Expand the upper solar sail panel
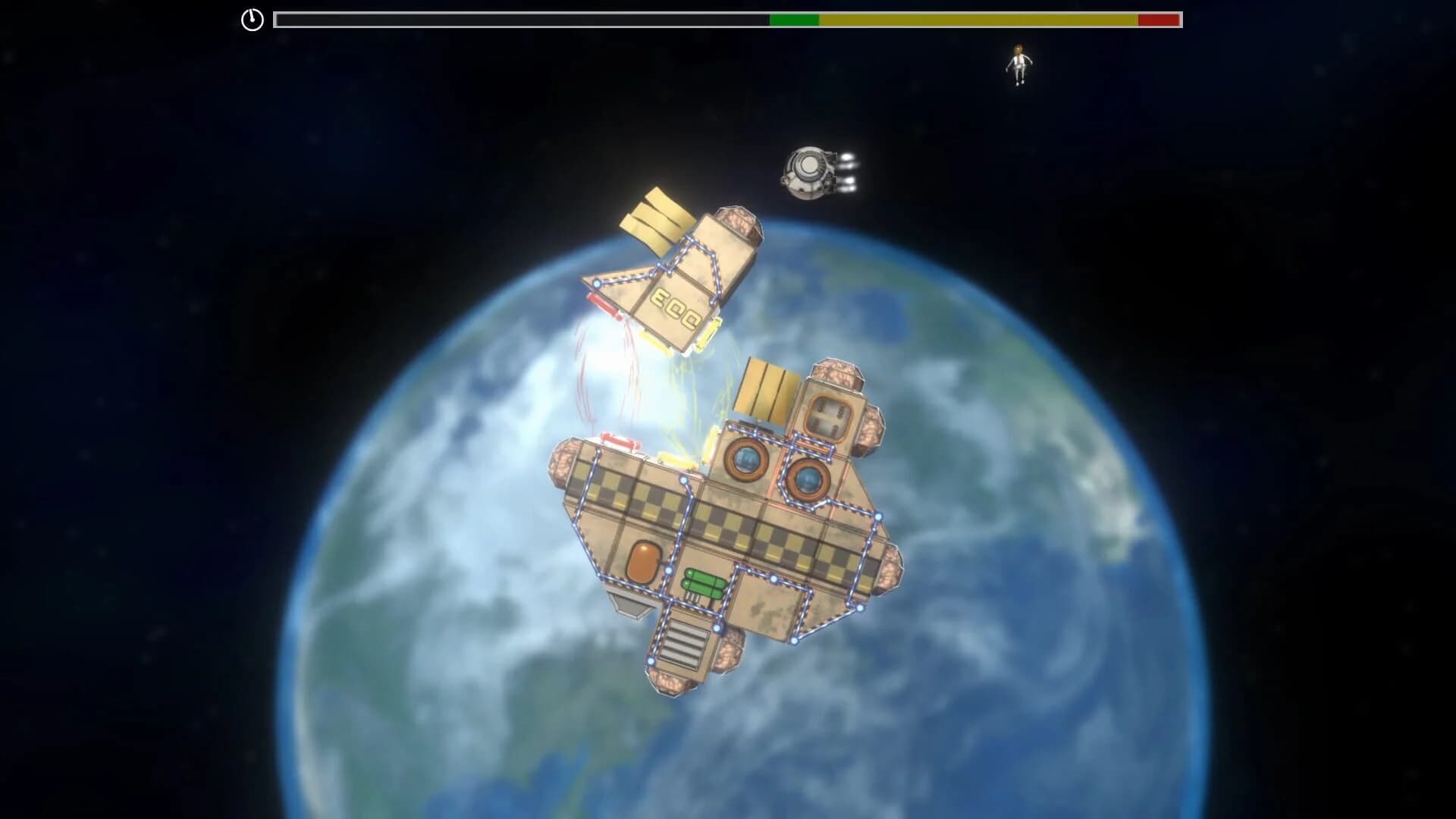The height and width of the screenshot is (819, 1456). pyautogui.click(x=658, y=220)
